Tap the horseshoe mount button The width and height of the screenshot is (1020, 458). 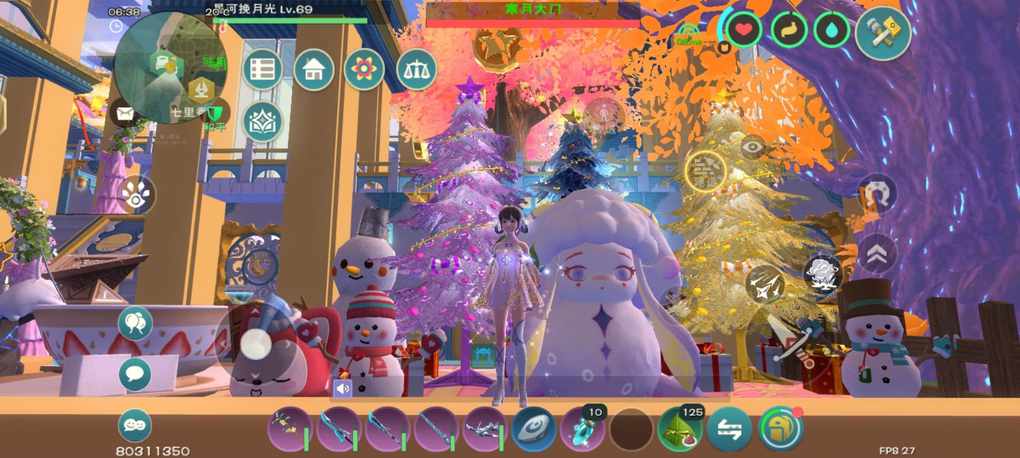pyautogui.click(x=877, y=193)
